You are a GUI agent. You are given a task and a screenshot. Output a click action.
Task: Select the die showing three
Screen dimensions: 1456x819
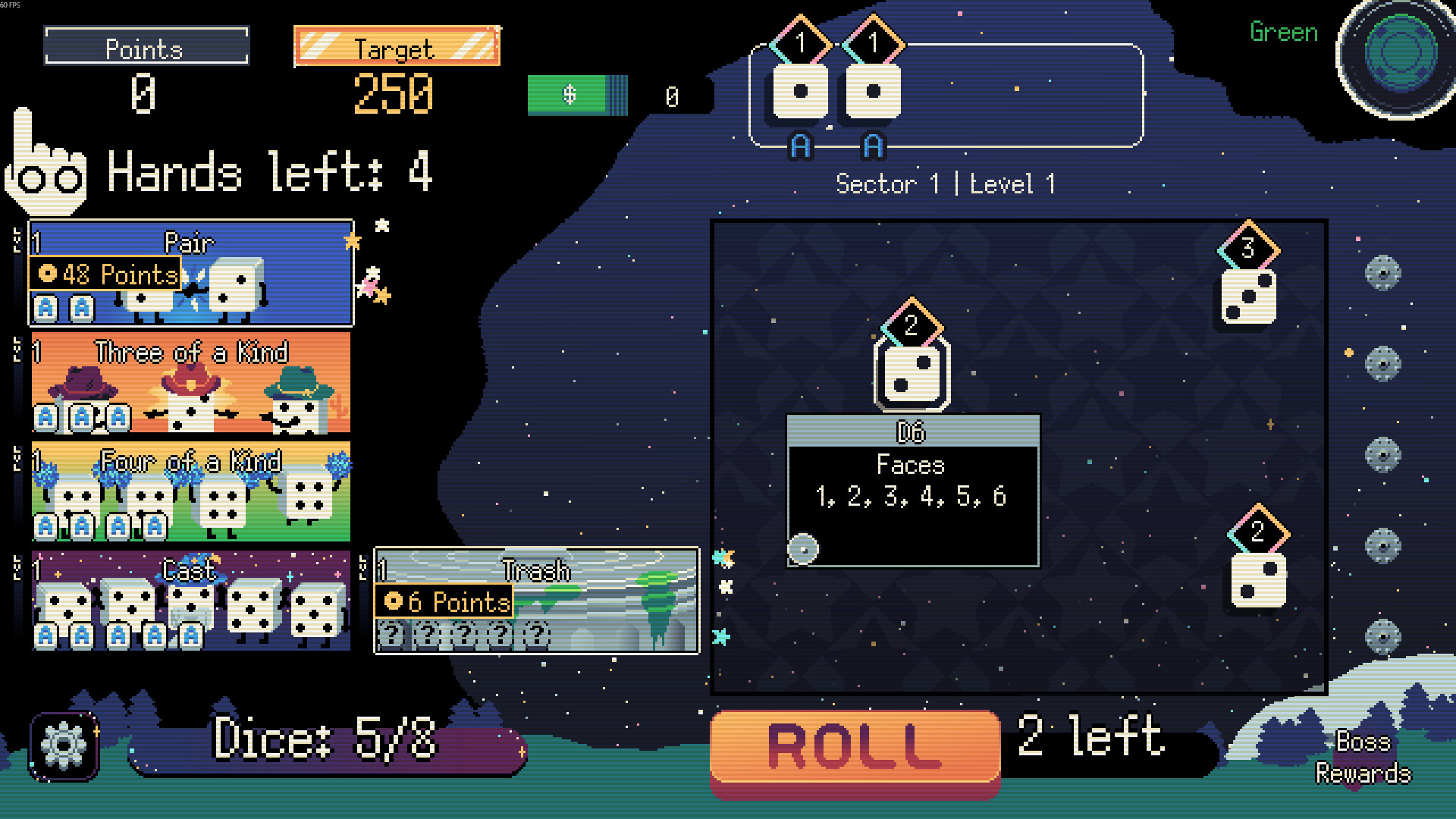[x=1248, y=297]
